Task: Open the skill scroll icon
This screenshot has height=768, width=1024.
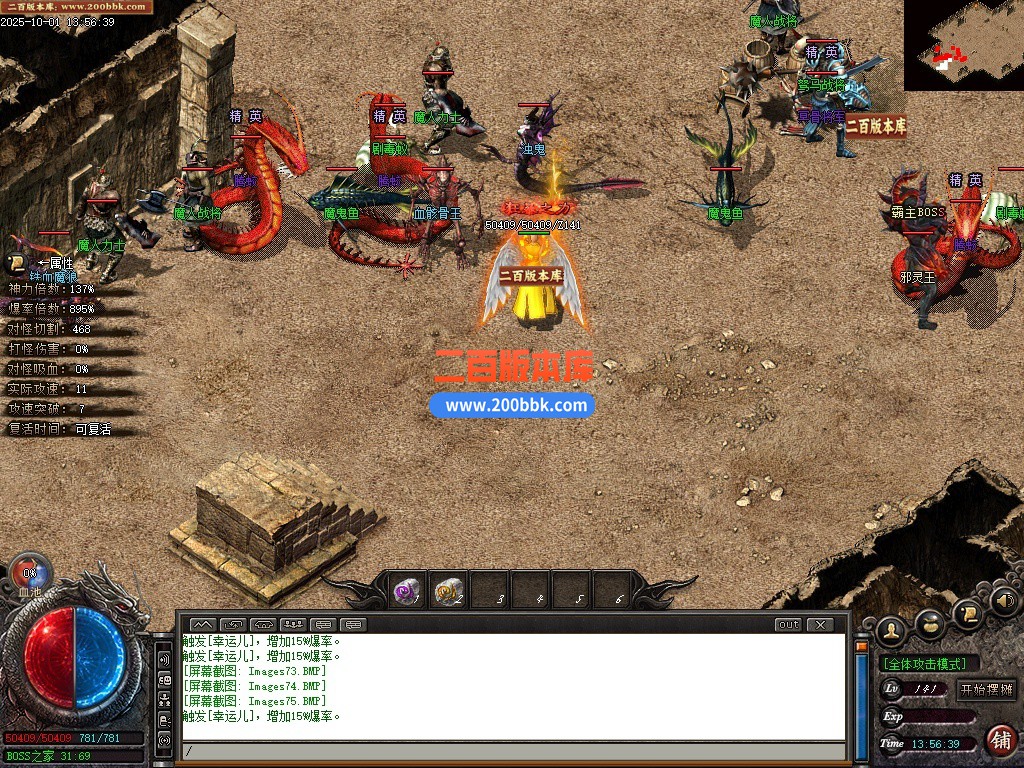Action: (966, 610)
